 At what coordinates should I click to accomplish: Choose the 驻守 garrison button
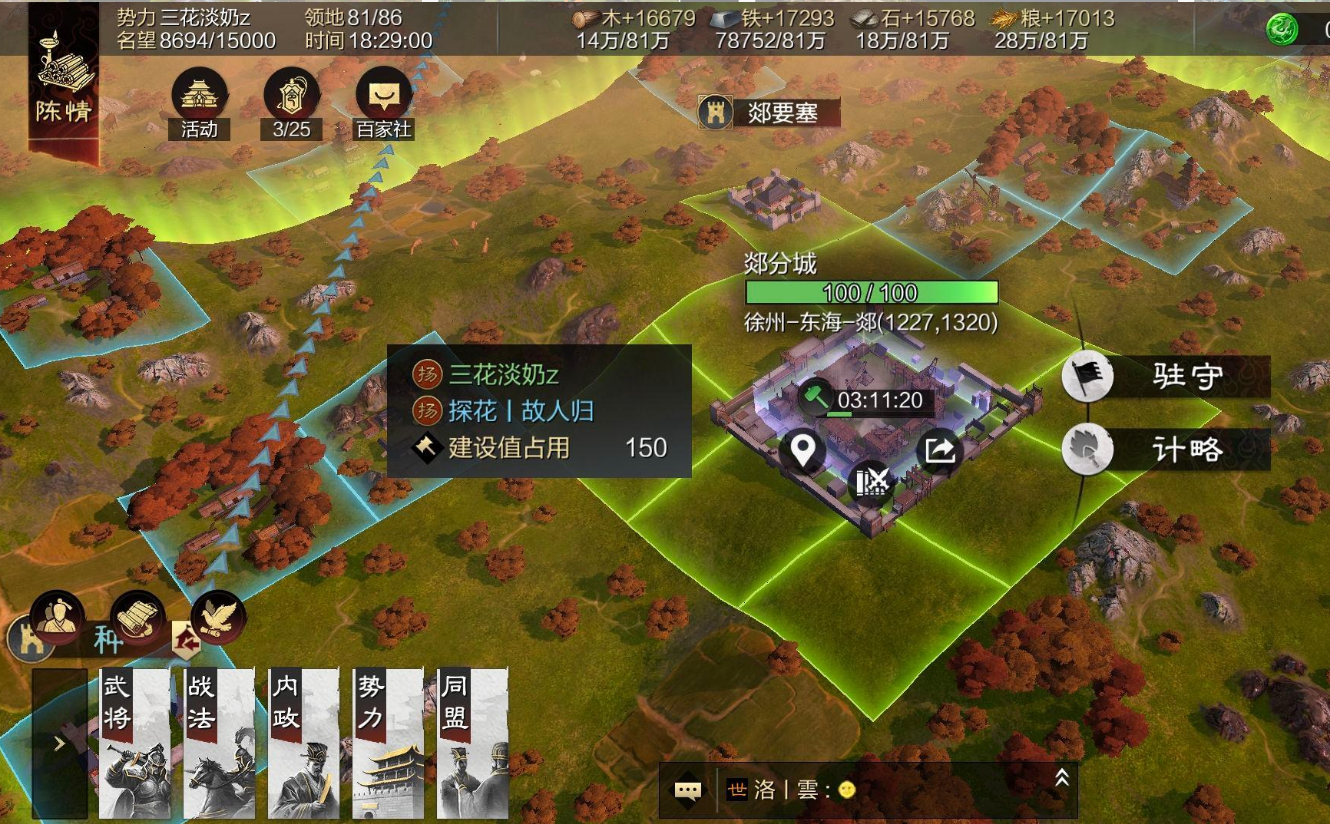coord(1166,377)
